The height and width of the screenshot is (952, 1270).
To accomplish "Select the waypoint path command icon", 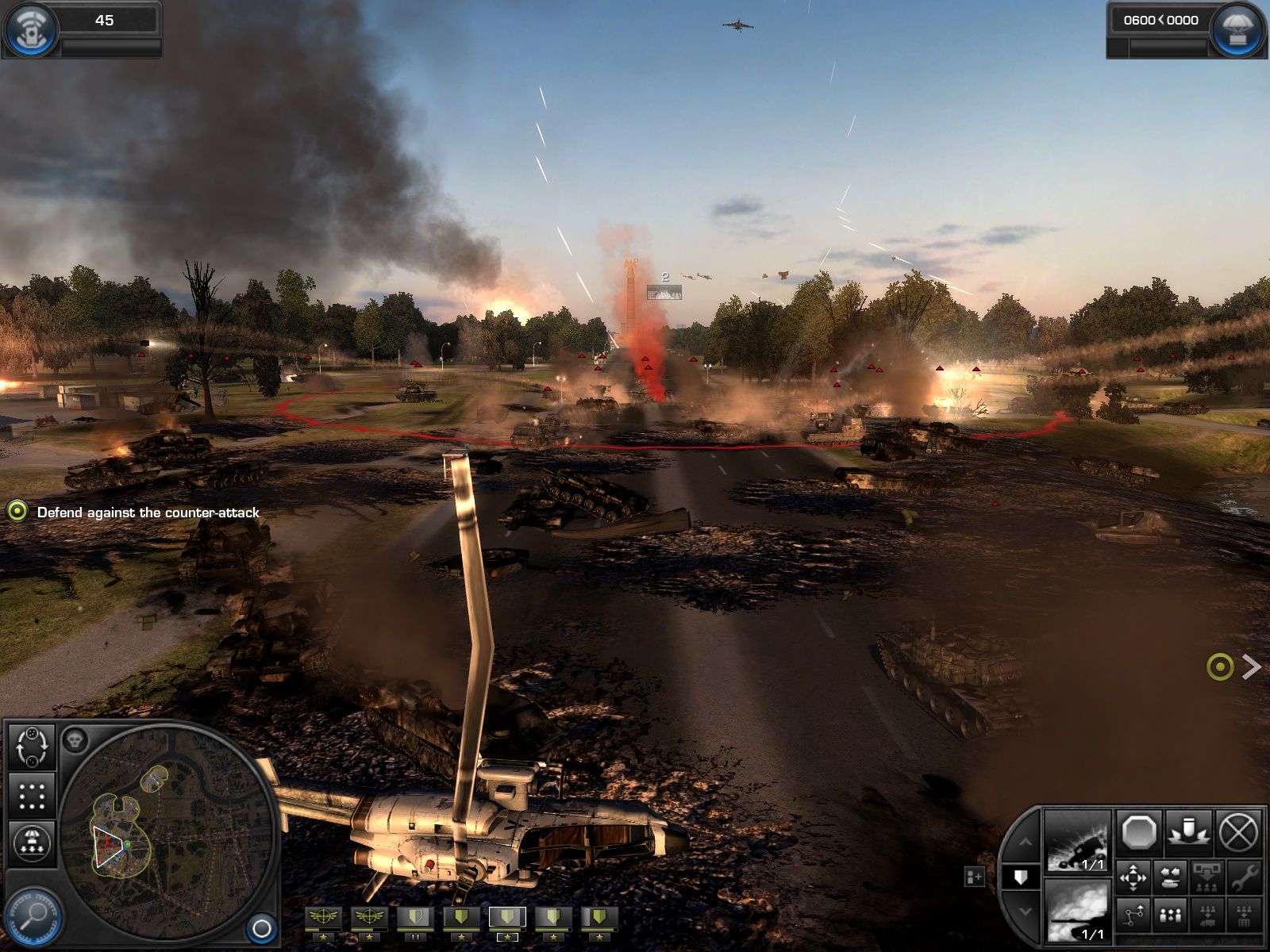I will click(x=1133, y=914).
